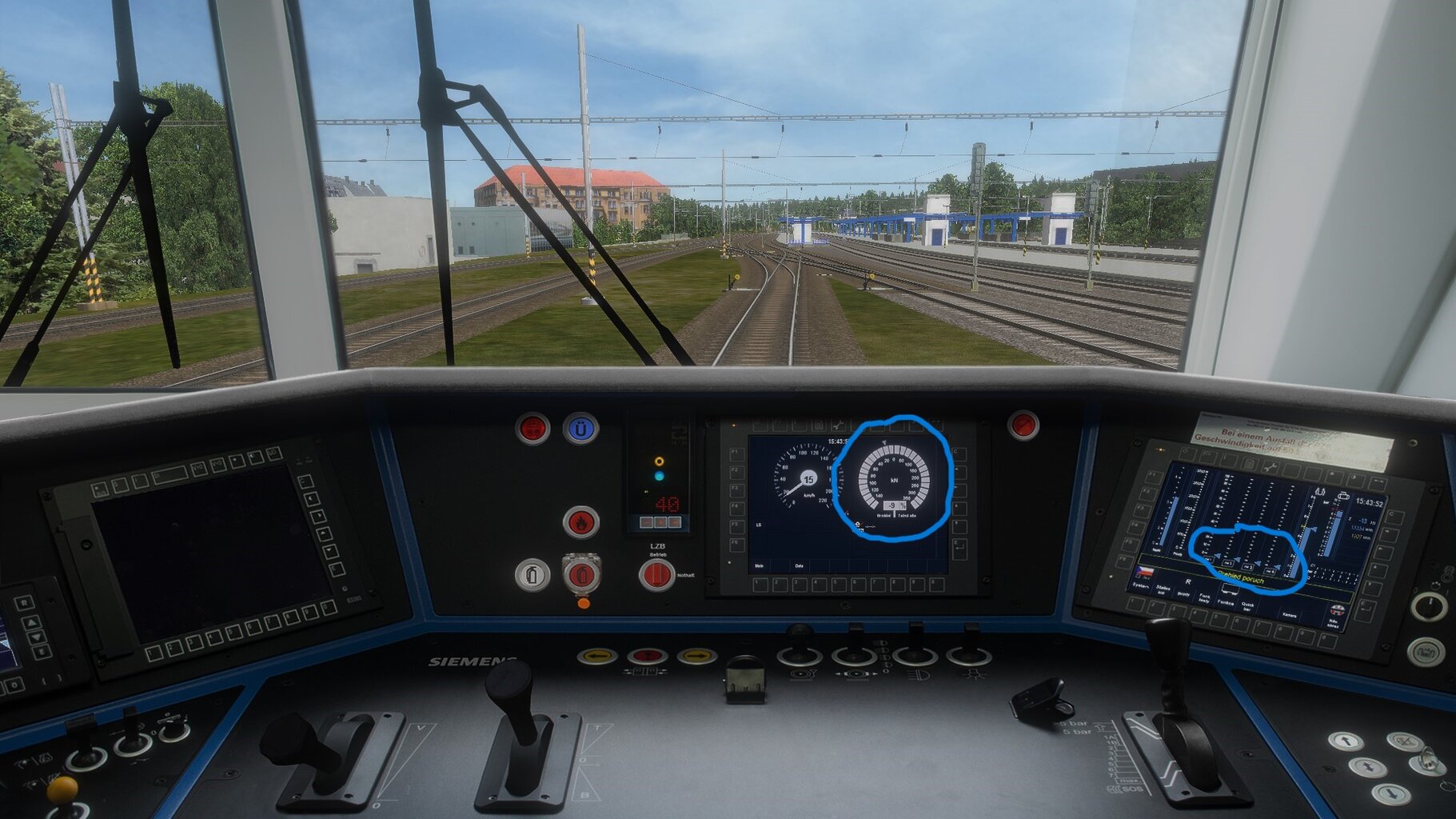Screen dimensions: 1456x819
Task: Open the System menu on the right MFD
Action: click(1140, 586)
